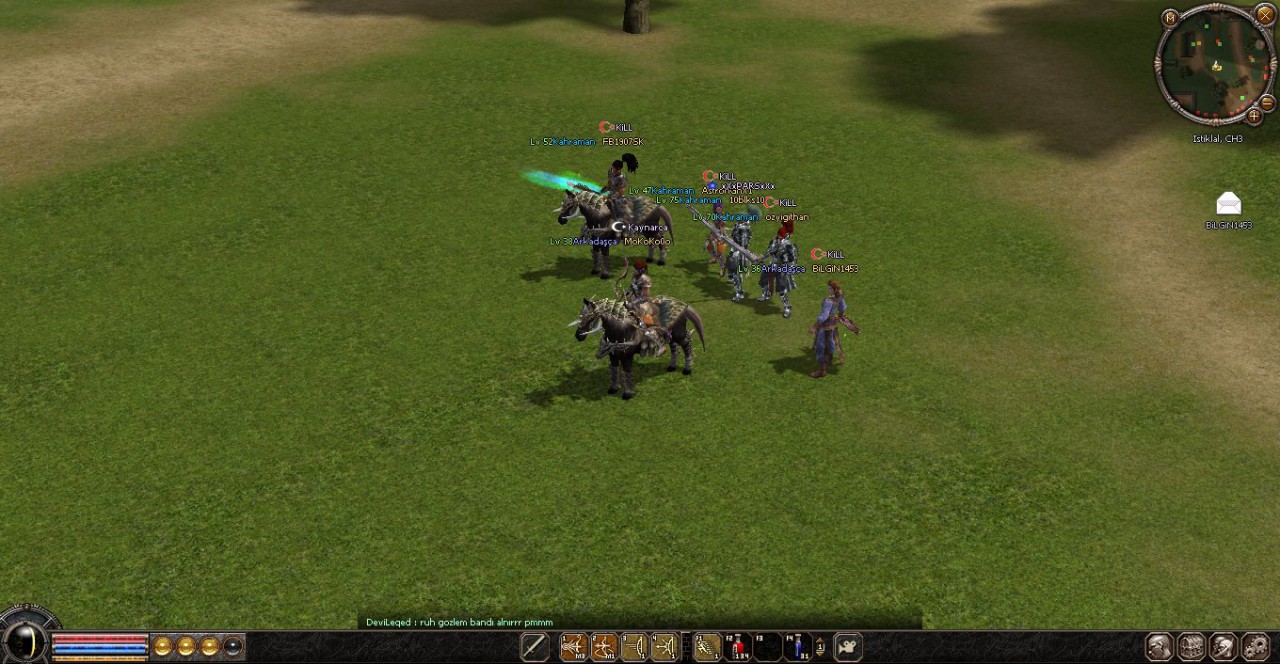Image resolution: width=1280 pixels, height=664 pixels.
Task: Click the camera icon on the quickbar
Action: (848, 647)
